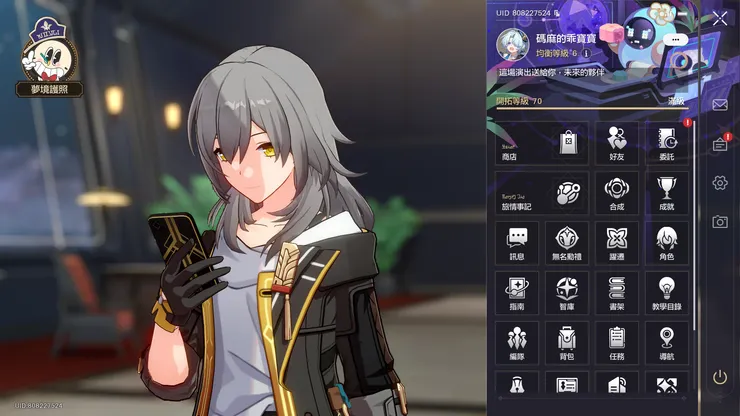This screenshot has height=416, width=740.
Task: Open the Bookshelf (書架)
Action: (x=617, y=293)
